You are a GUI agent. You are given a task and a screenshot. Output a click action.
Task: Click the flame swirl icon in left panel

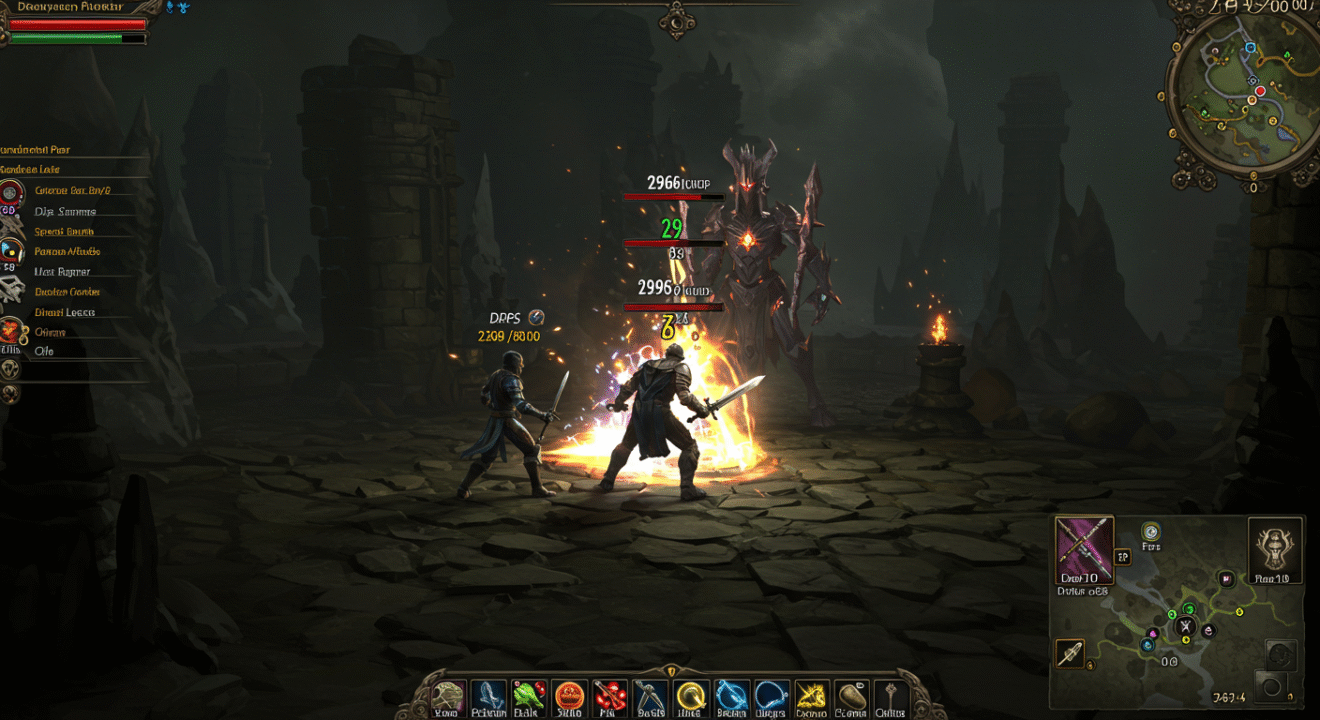11,331
